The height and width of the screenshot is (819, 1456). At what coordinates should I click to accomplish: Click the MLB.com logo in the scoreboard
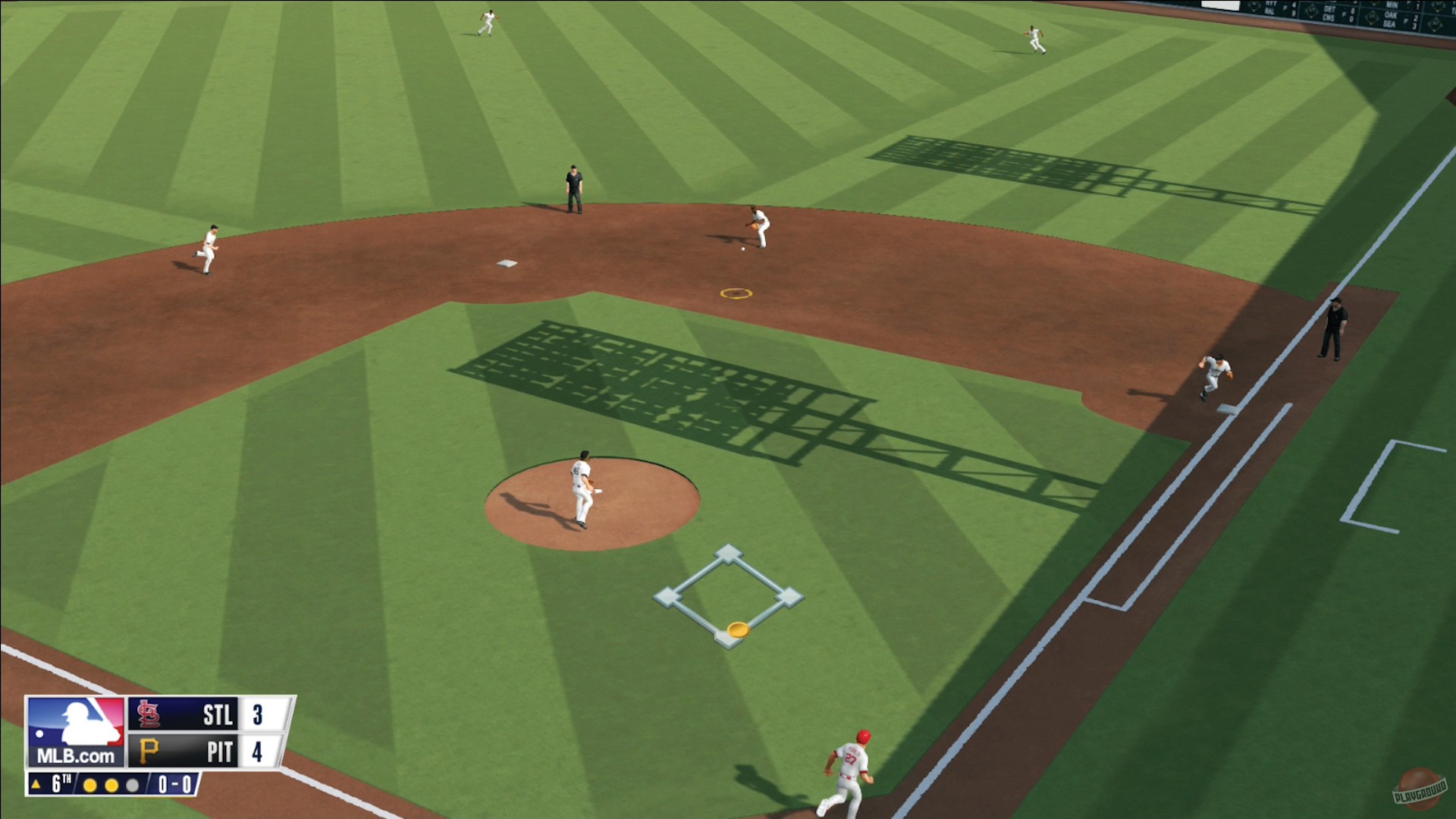coord(76,732)
